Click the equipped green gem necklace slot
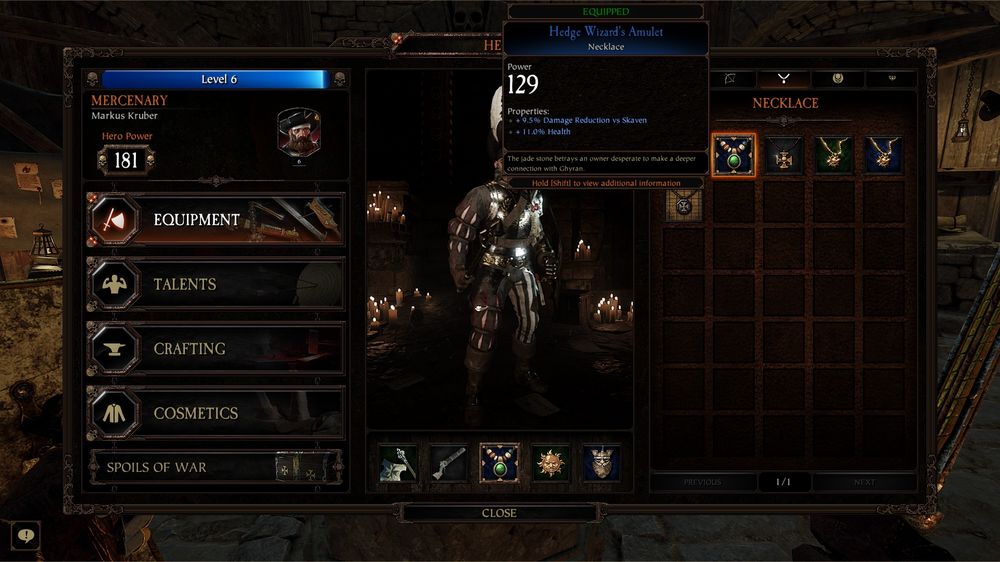Viewport: 1000px width, 562px height. point(499,463)
